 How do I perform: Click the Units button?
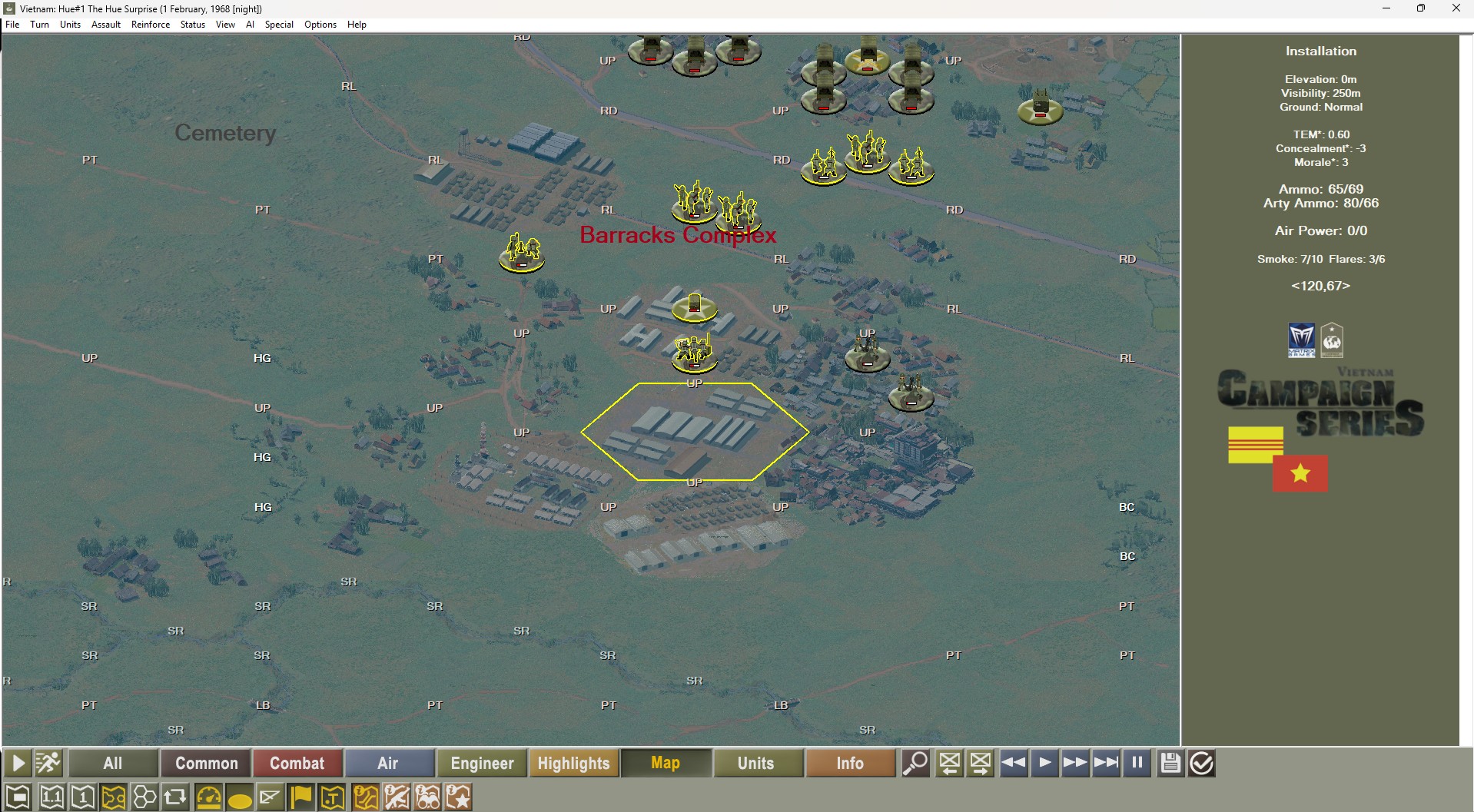(x=758, y=763)
